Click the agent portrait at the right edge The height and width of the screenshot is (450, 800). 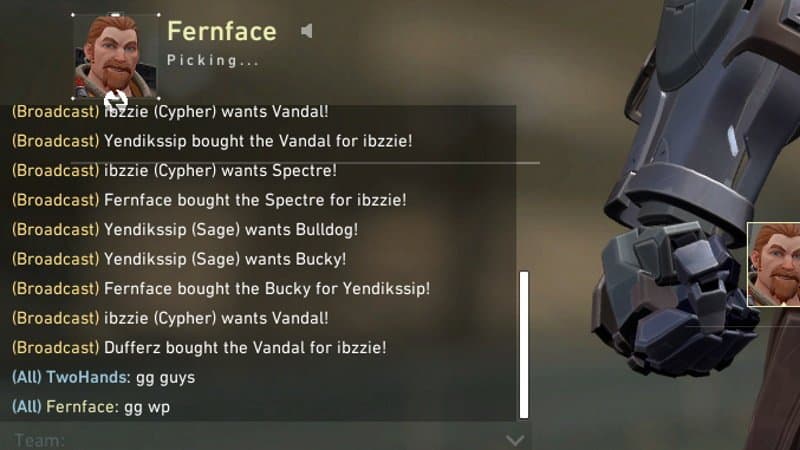point(775,264)
